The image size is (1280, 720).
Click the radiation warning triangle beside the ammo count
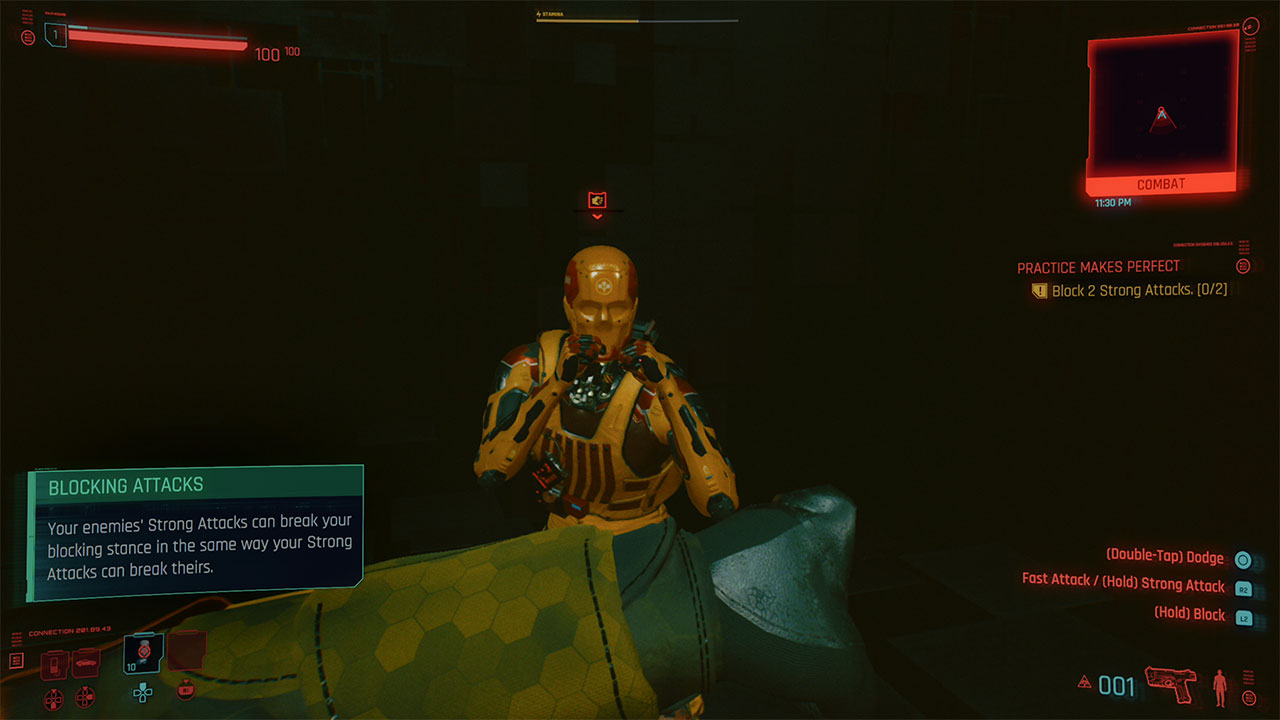coord(1087,681)
